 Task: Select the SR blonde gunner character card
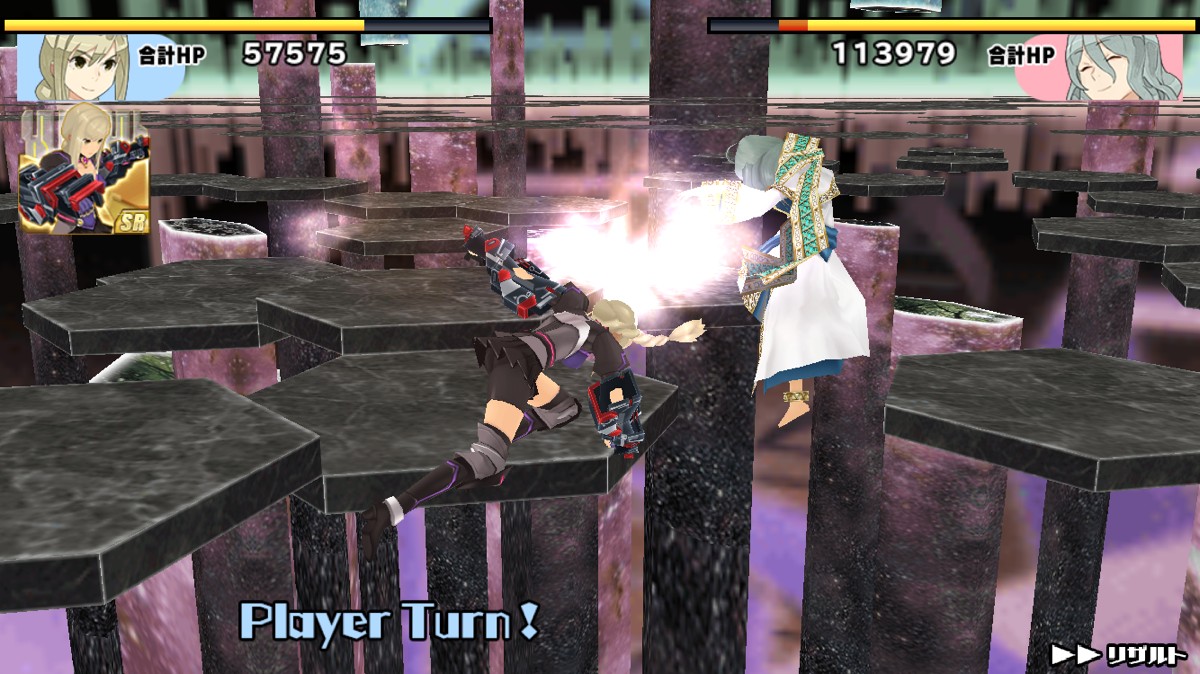pyautogui.click(x=84, y=170)
